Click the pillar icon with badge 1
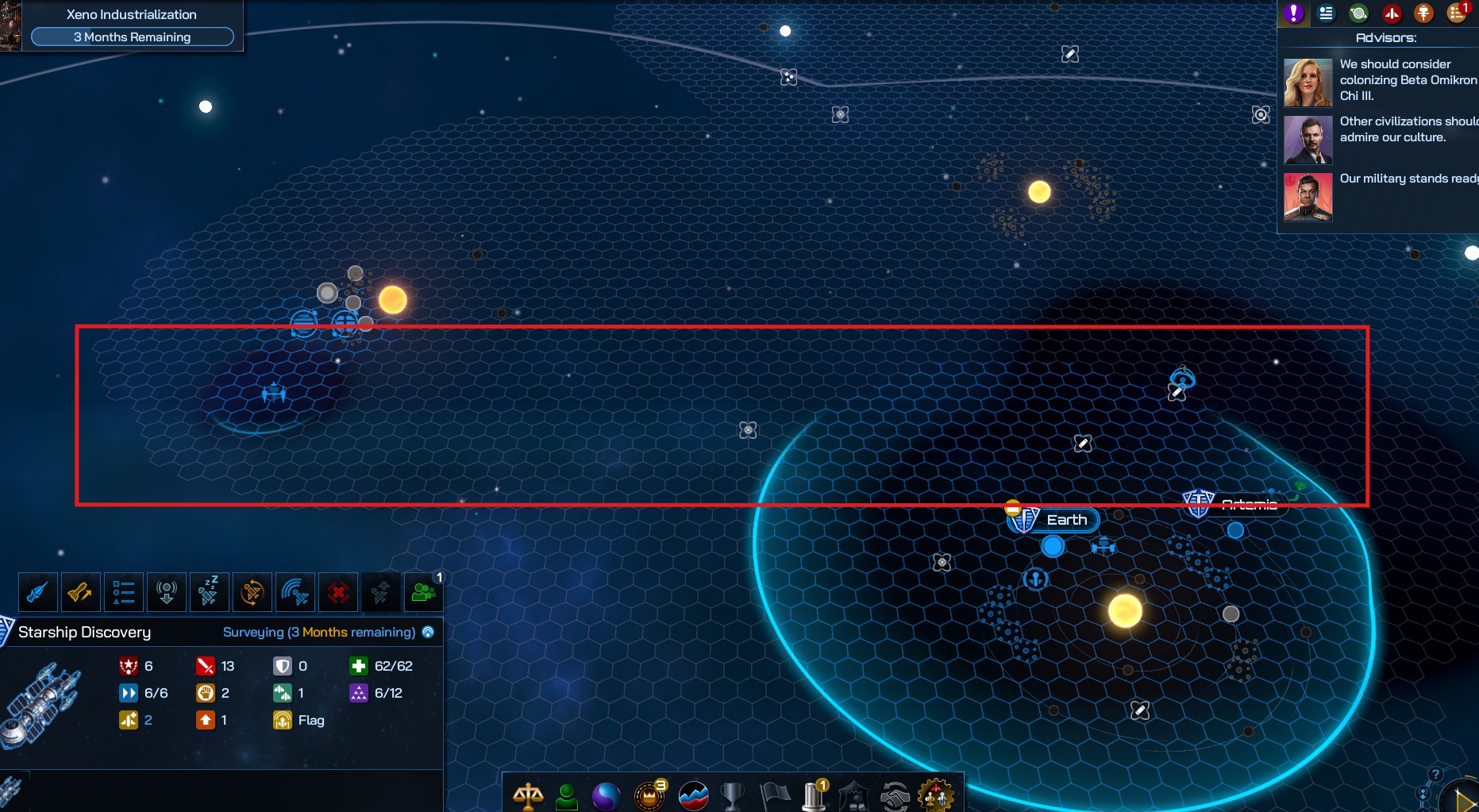1479x812 pixels. pyautogui.click(x=814, y=795)
